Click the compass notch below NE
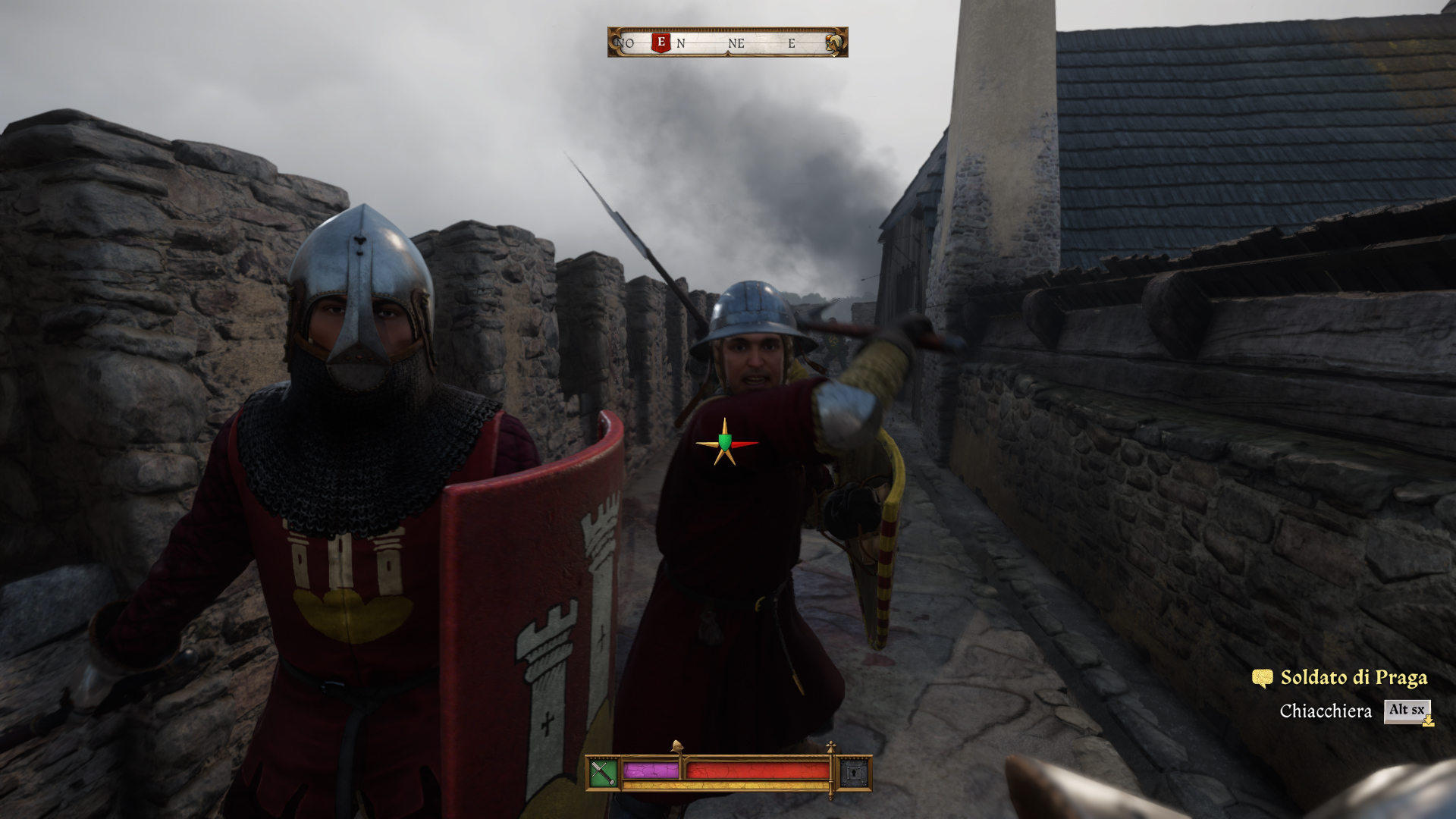Viewport: 1456px width, 819px height. pyautogui.click(x=729, y=53)
